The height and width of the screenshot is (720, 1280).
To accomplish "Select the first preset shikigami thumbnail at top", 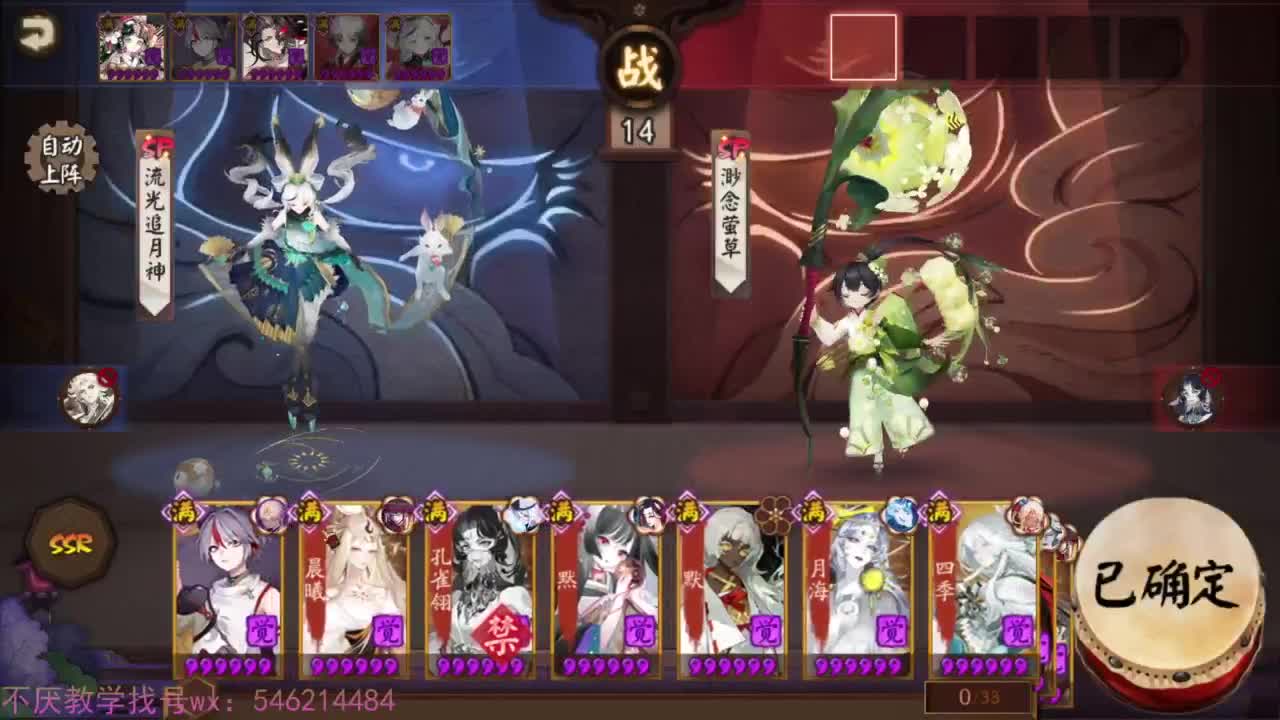I will click(130, 46).
